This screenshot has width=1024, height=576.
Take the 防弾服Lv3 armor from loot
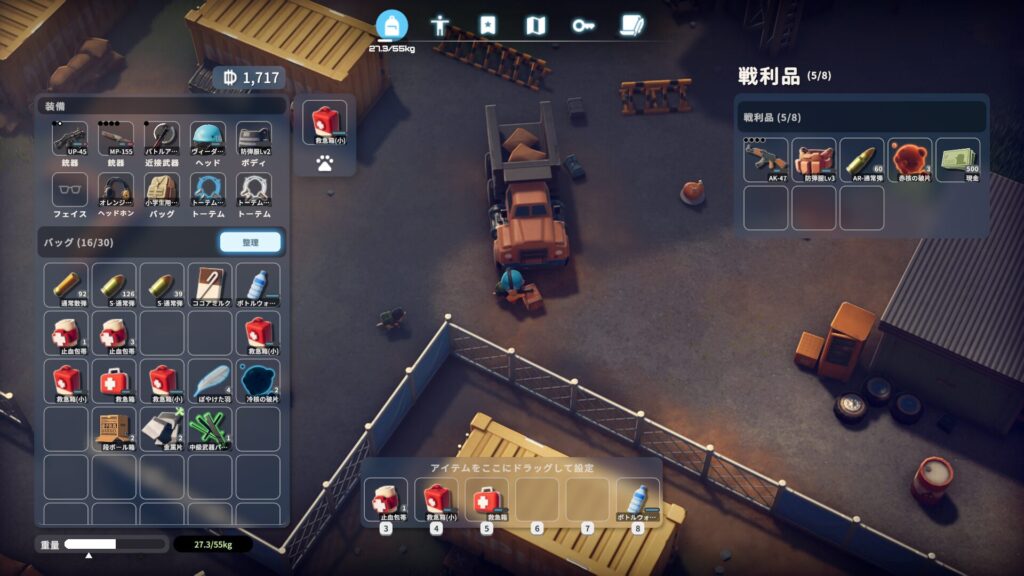[813, 159]
